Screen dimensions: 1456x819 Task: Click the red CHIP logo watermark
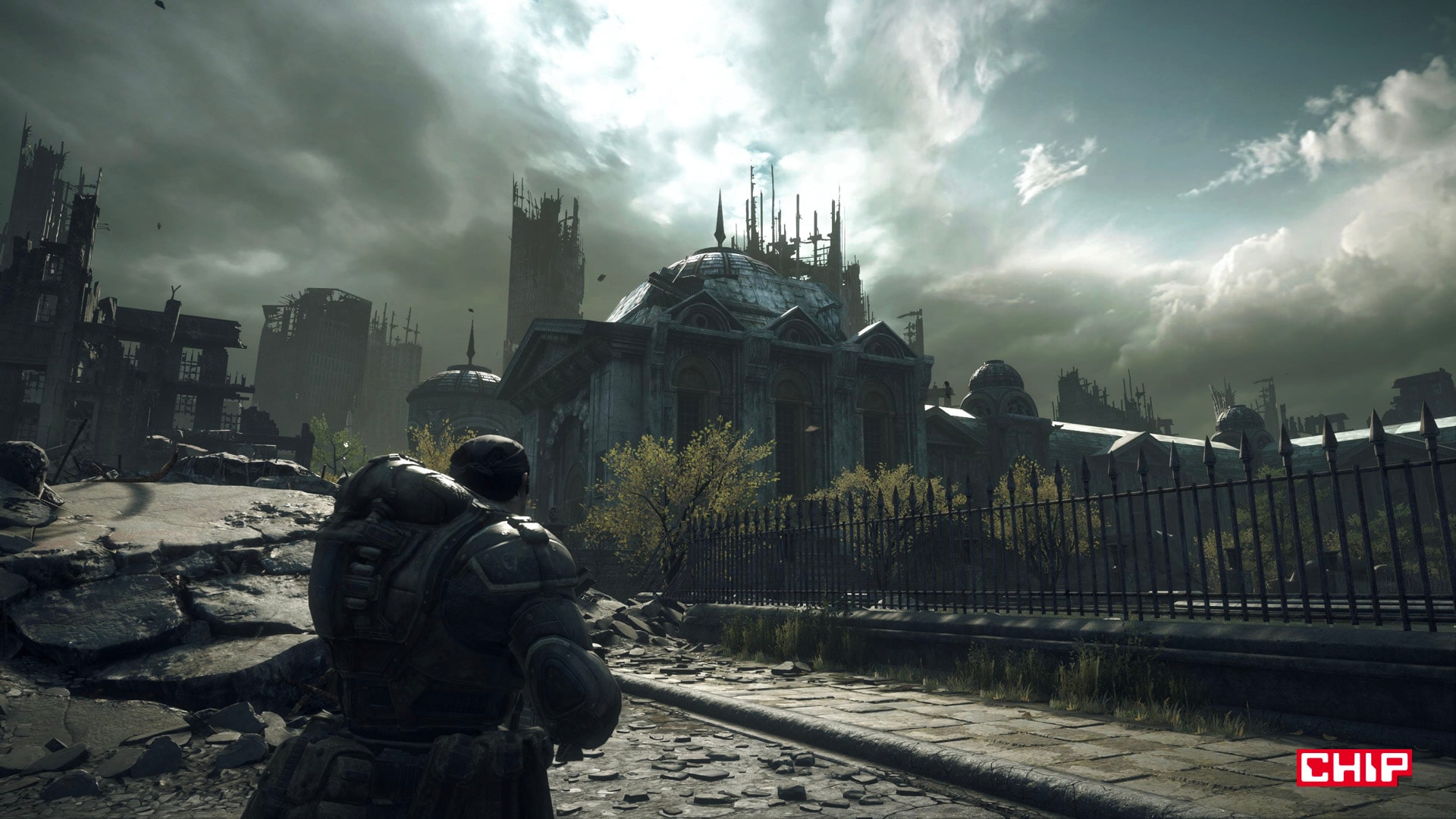click(x=1354, y=767)
